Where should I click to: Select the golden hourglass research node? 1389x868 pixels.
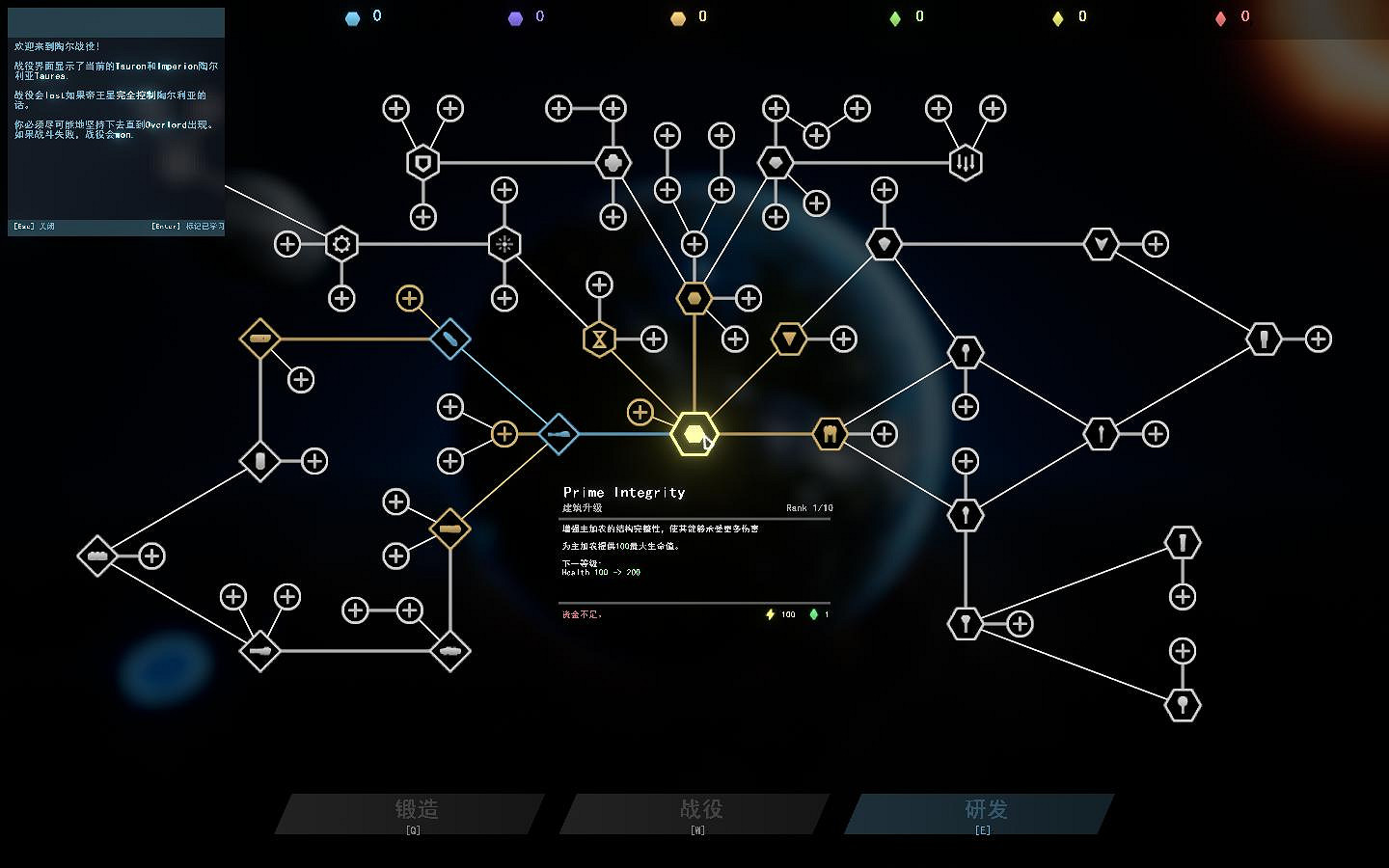(x=599, y=339)
